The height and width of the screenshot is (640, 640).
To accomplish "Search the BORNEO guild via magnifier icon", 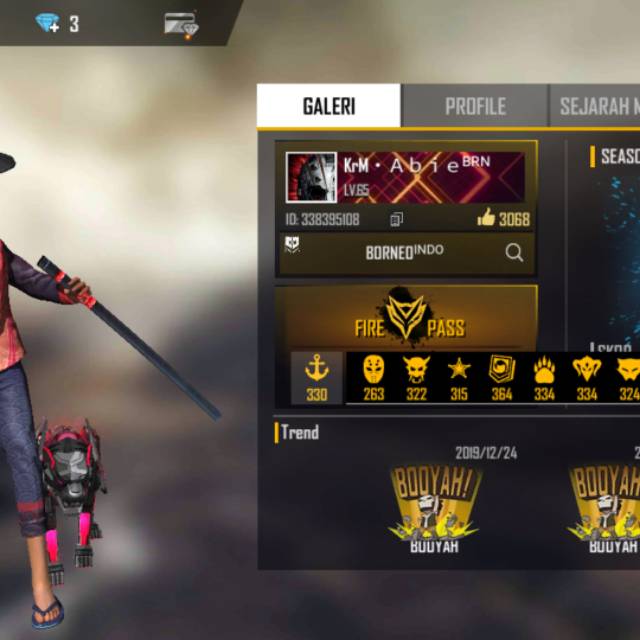I will tap(514, 253).
